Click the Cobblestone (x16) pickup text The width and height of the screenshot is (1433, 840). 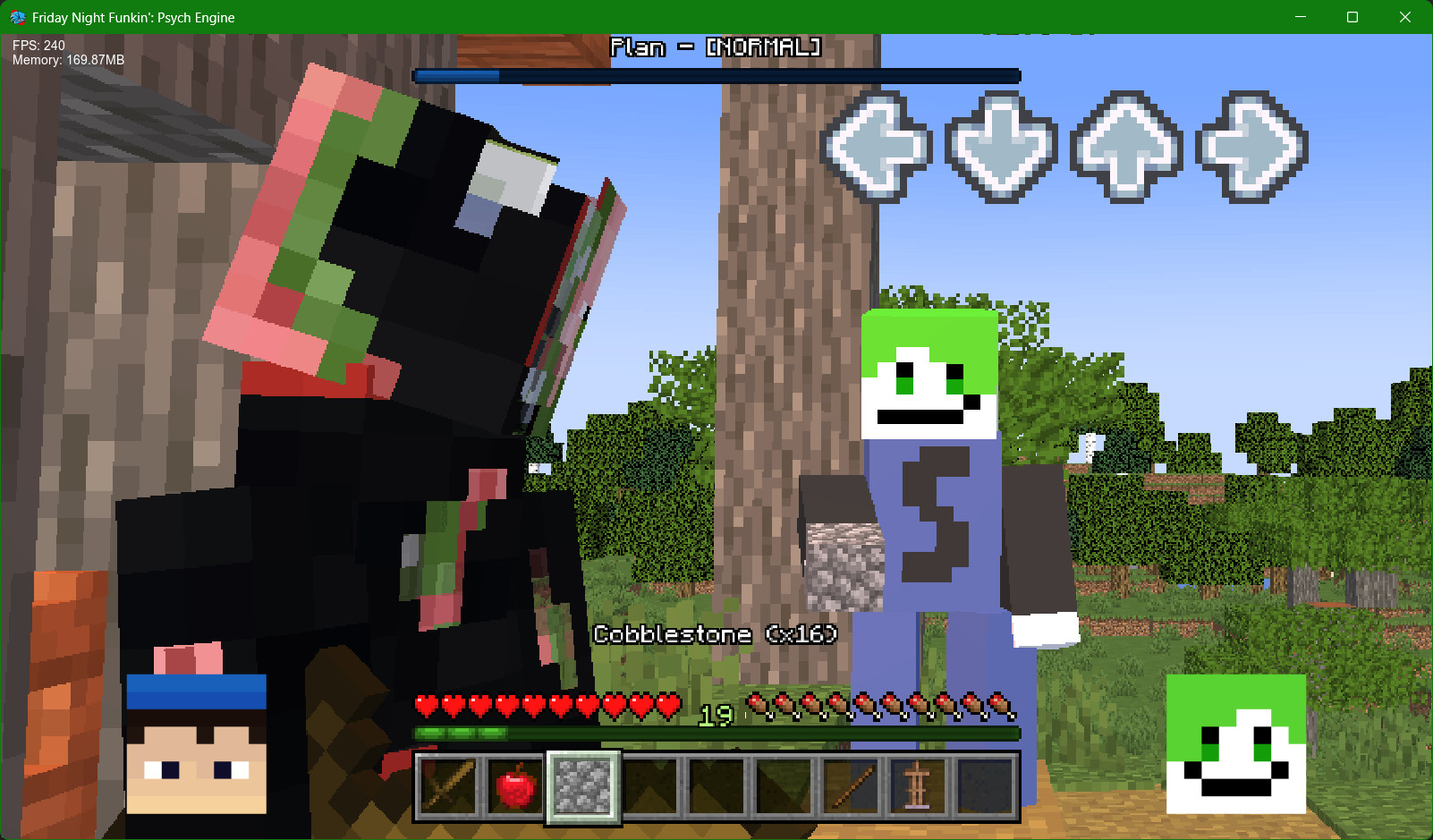pyautogui.click(x=715, y=635)
